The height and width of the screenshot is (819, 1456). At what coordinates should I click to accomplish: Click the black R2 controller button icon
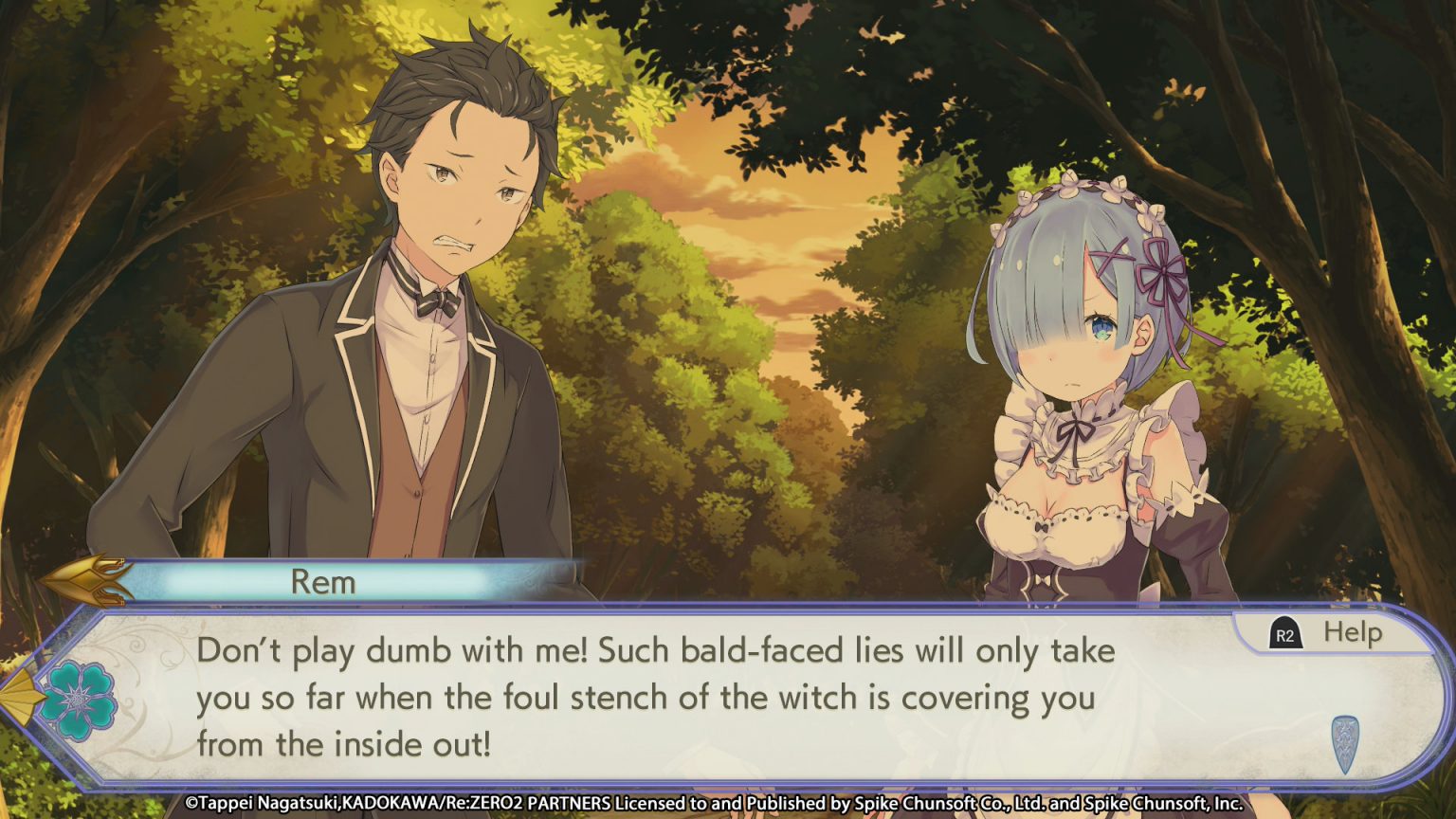(x=1284, y=633)
